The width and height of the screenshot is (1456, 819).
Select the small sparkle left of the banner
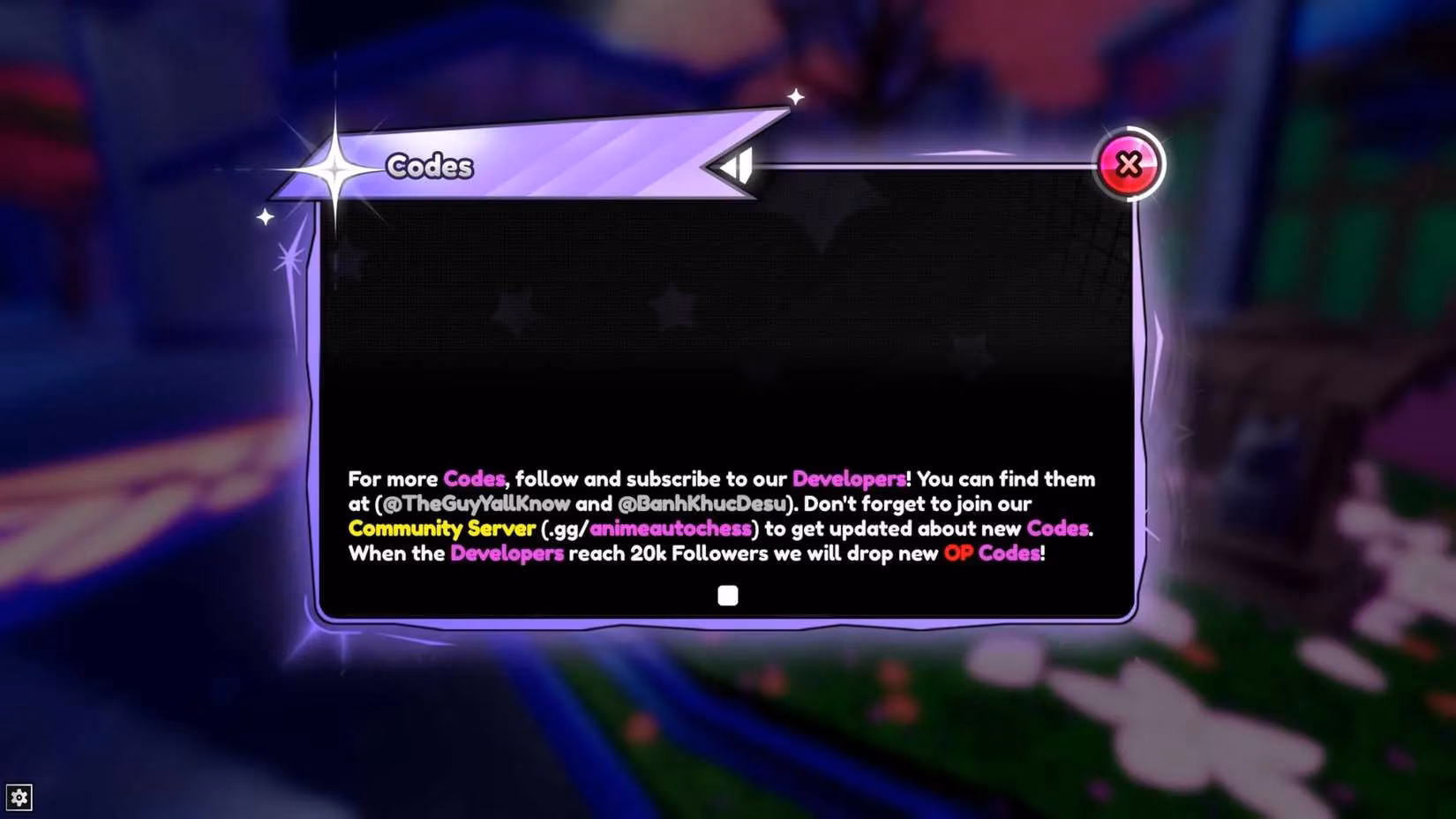[266, 214]
